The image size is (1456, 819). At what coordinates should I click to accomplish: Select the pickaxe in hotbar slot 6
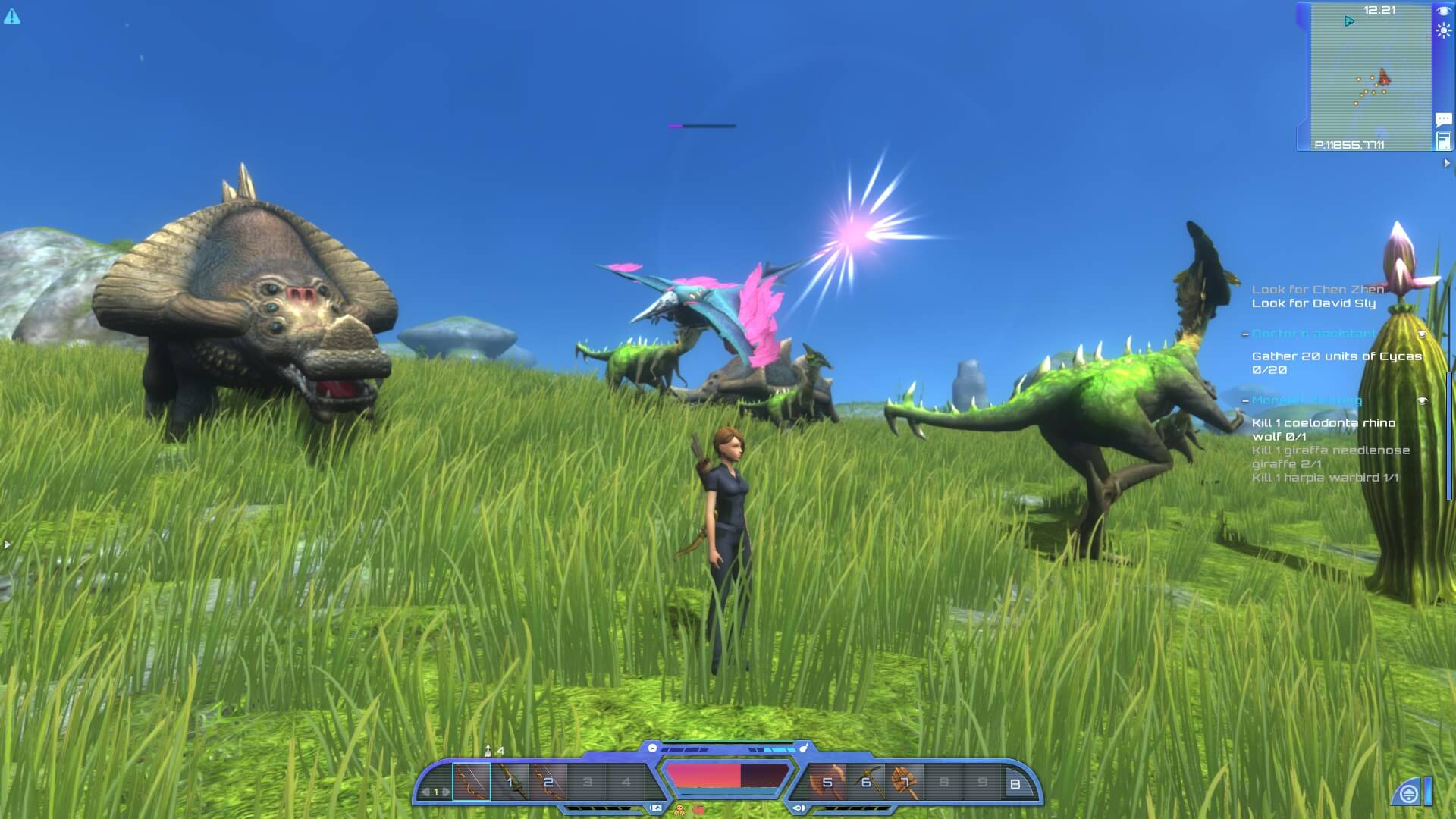point(866,782)
